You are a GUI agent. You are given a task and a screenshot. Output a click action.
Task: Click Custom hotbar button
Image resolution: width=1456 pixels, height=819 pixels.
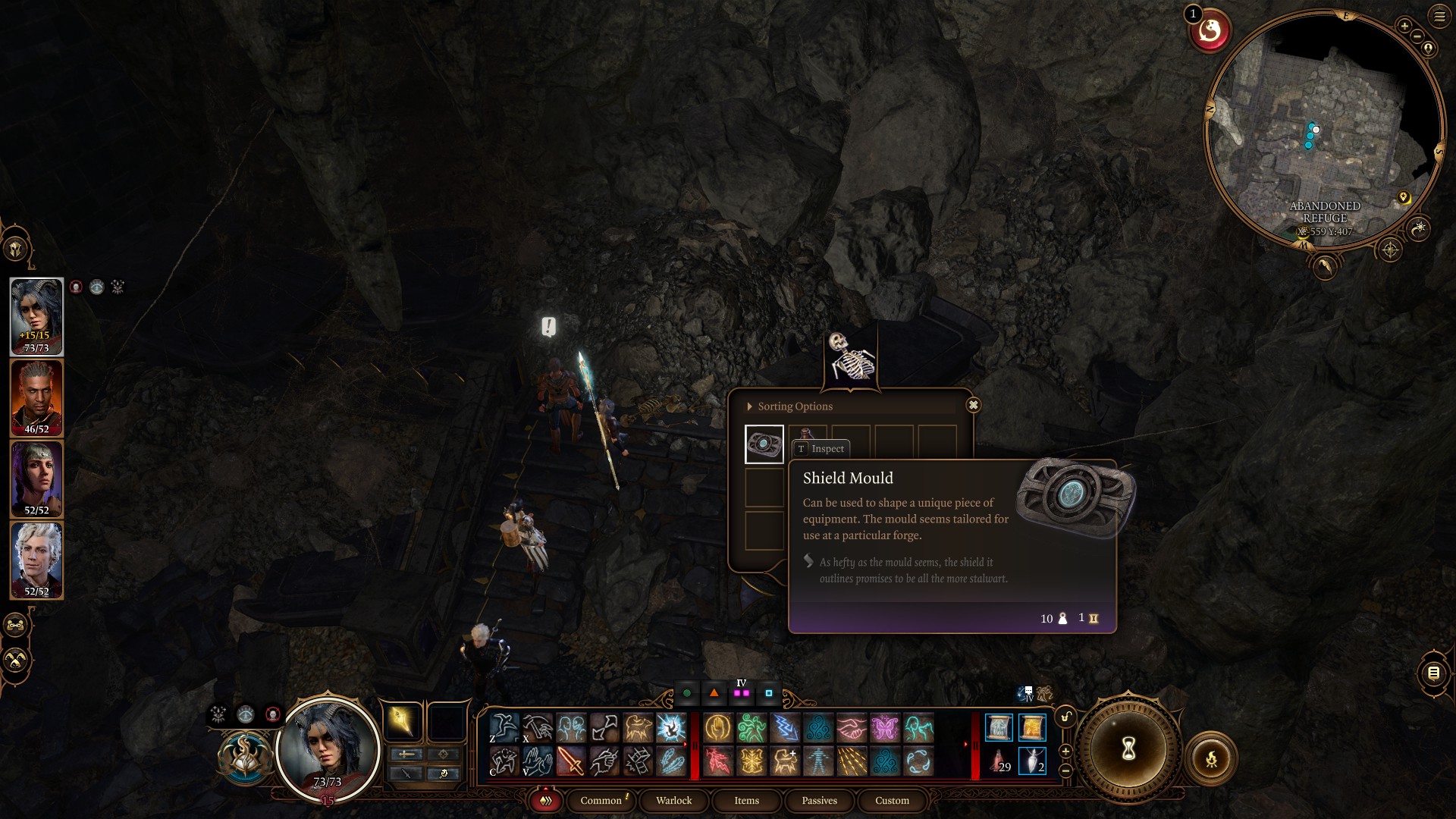point(892,801)
